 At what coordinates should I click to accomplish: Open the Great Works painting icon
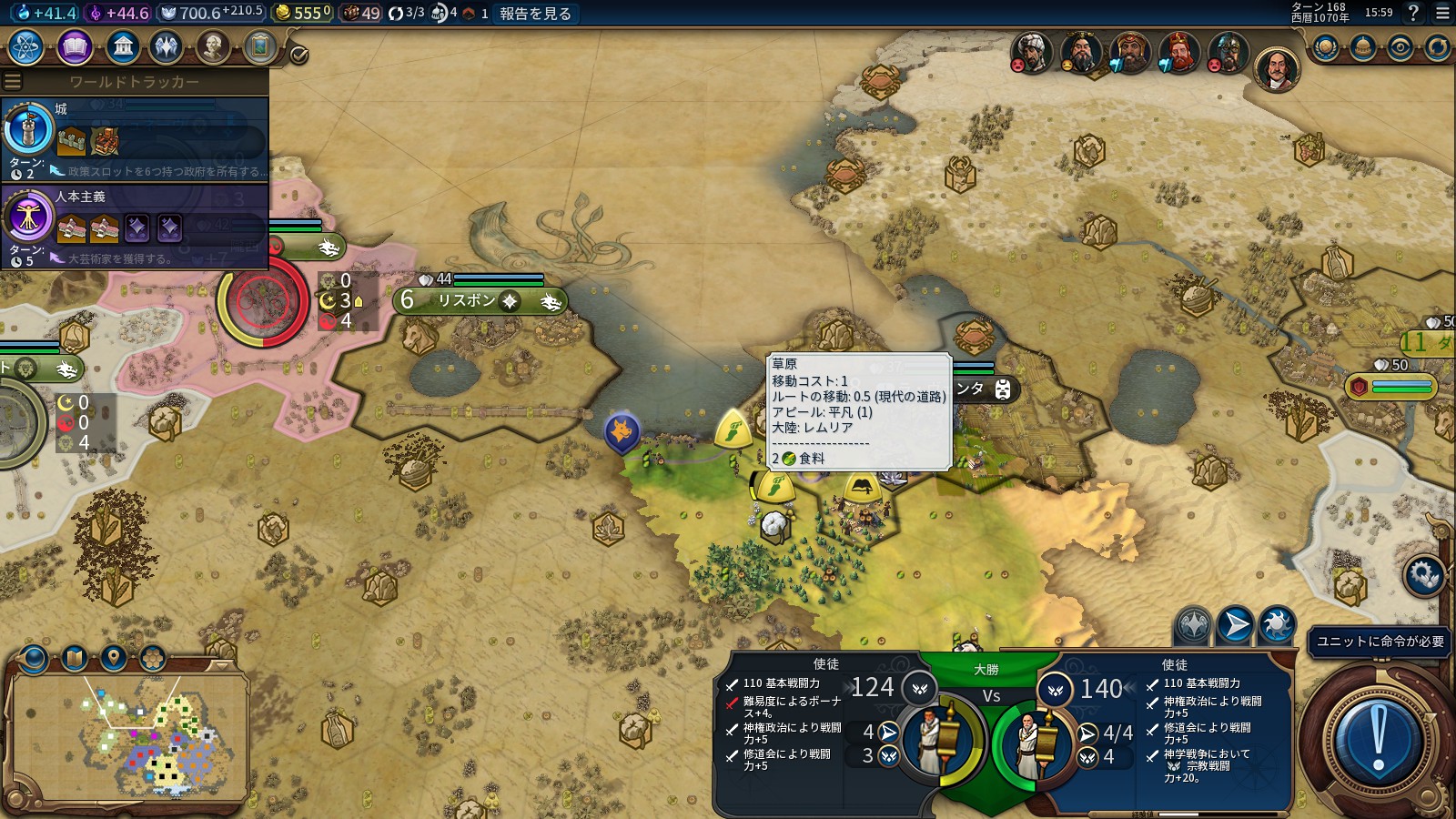259,46
